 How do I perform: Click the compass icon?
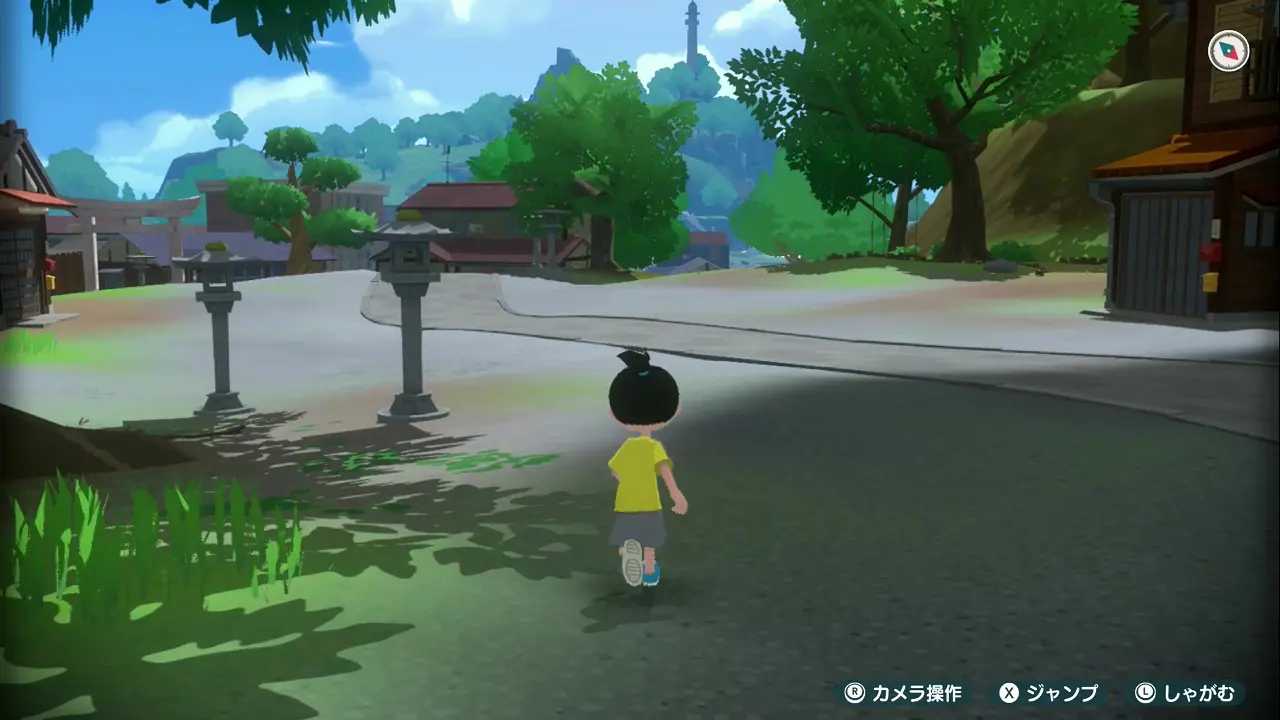(1228, 51)
